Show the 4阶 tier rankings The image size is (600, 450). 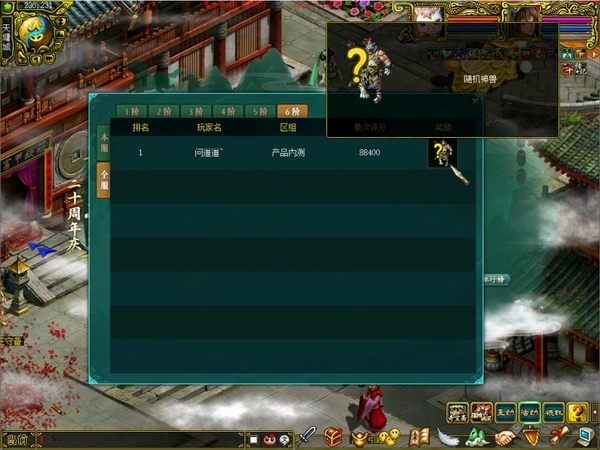(228, 111)
